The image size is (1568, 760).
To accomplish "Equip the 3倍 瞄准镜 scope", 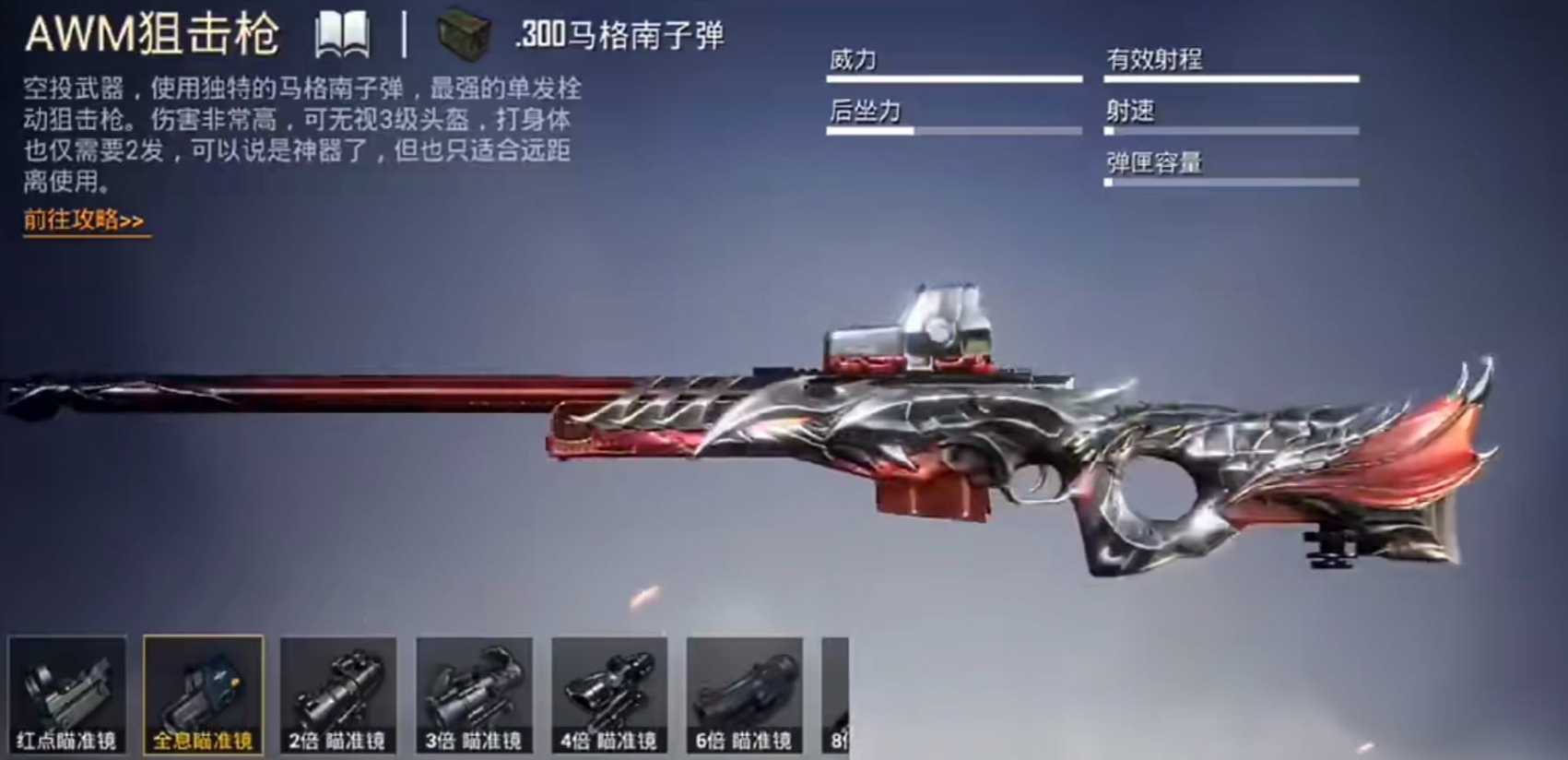I will coord(473,696).
